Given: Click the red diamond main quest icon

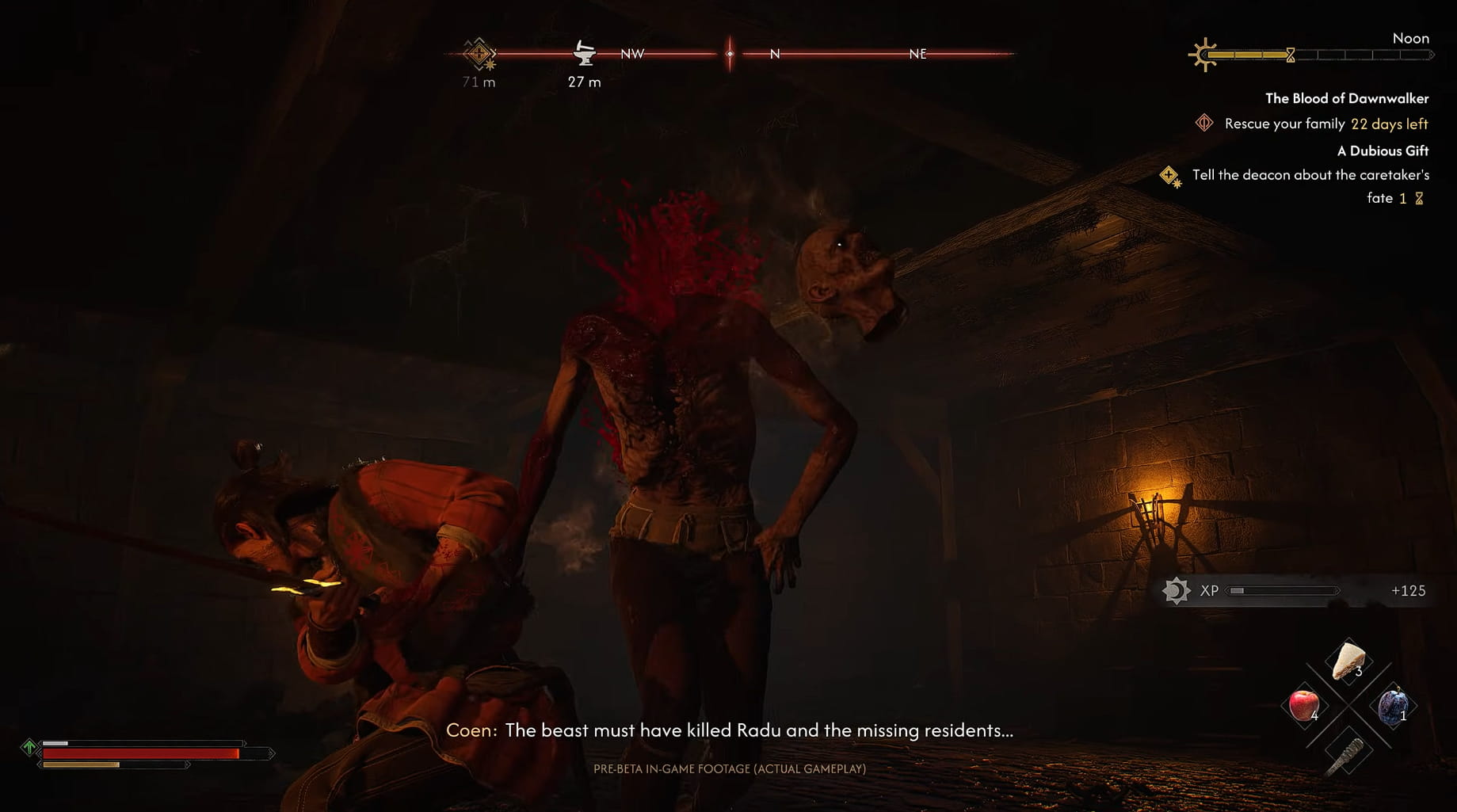Looking at the screenshot, I should [1204, 124].
